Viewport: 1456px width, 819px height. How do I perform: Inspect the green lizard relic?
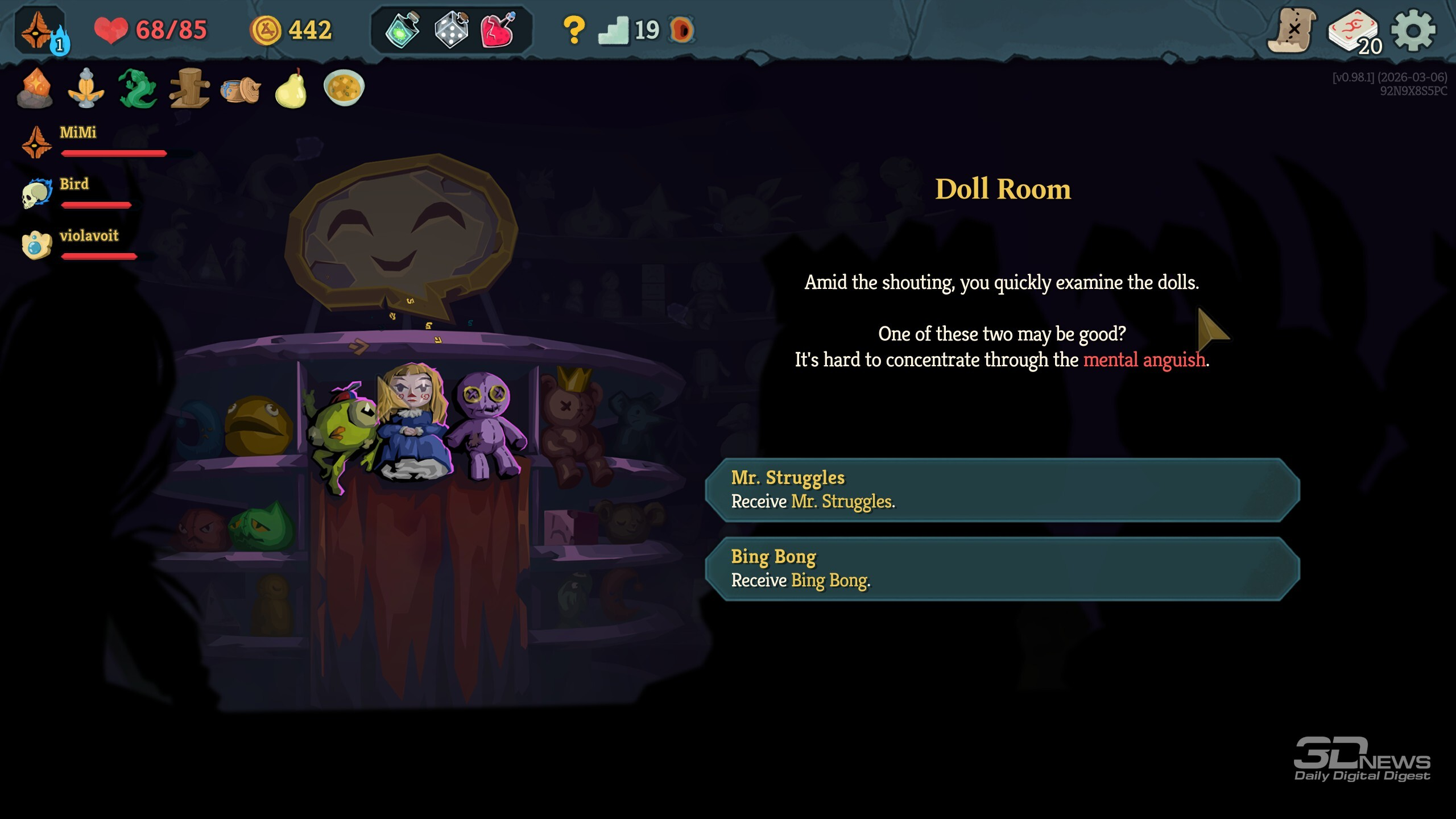coord(137,88)
